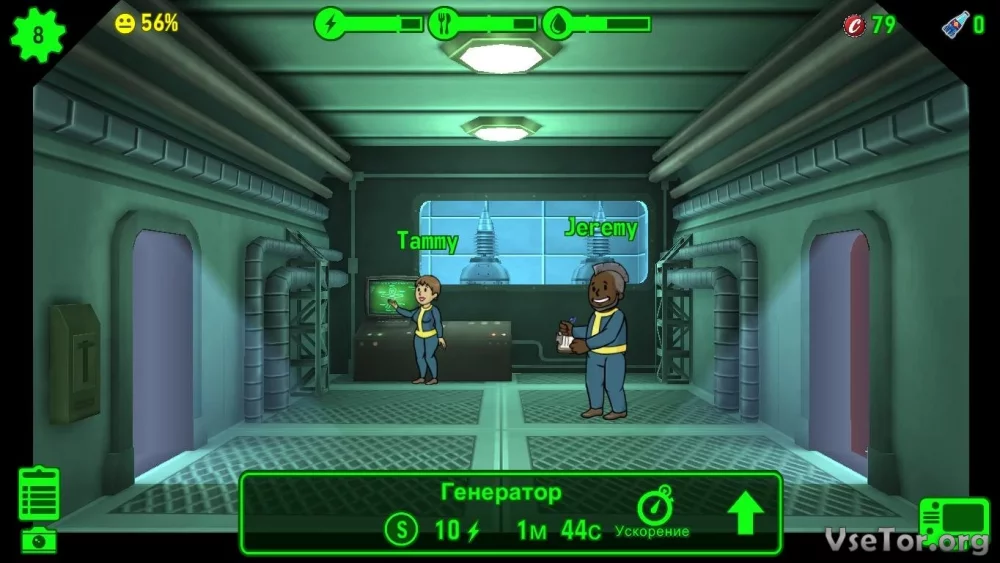This screenshot has height=563, width=1000.
Task: Open the vault dweller count gear
Action: coord(38,35)
